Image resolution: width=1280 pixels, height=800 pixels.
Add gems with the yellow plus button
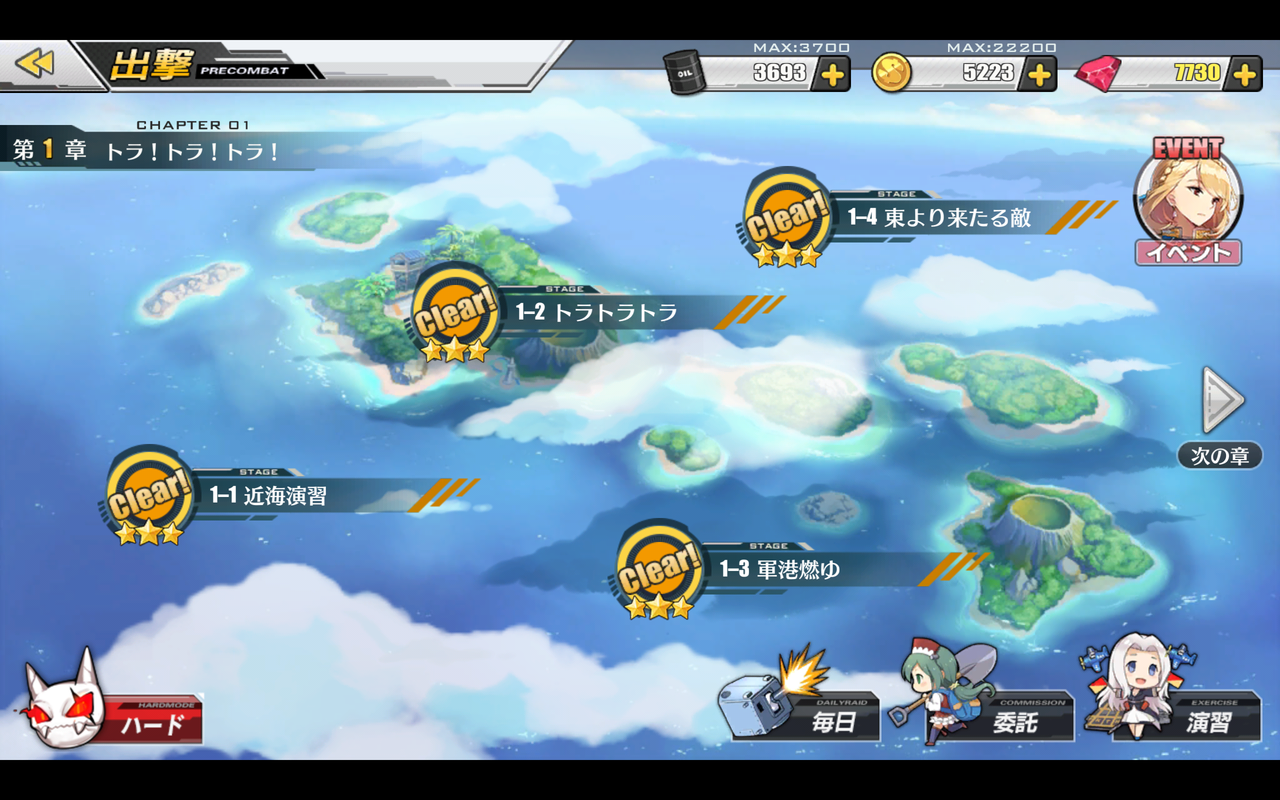pos(1244,72)
